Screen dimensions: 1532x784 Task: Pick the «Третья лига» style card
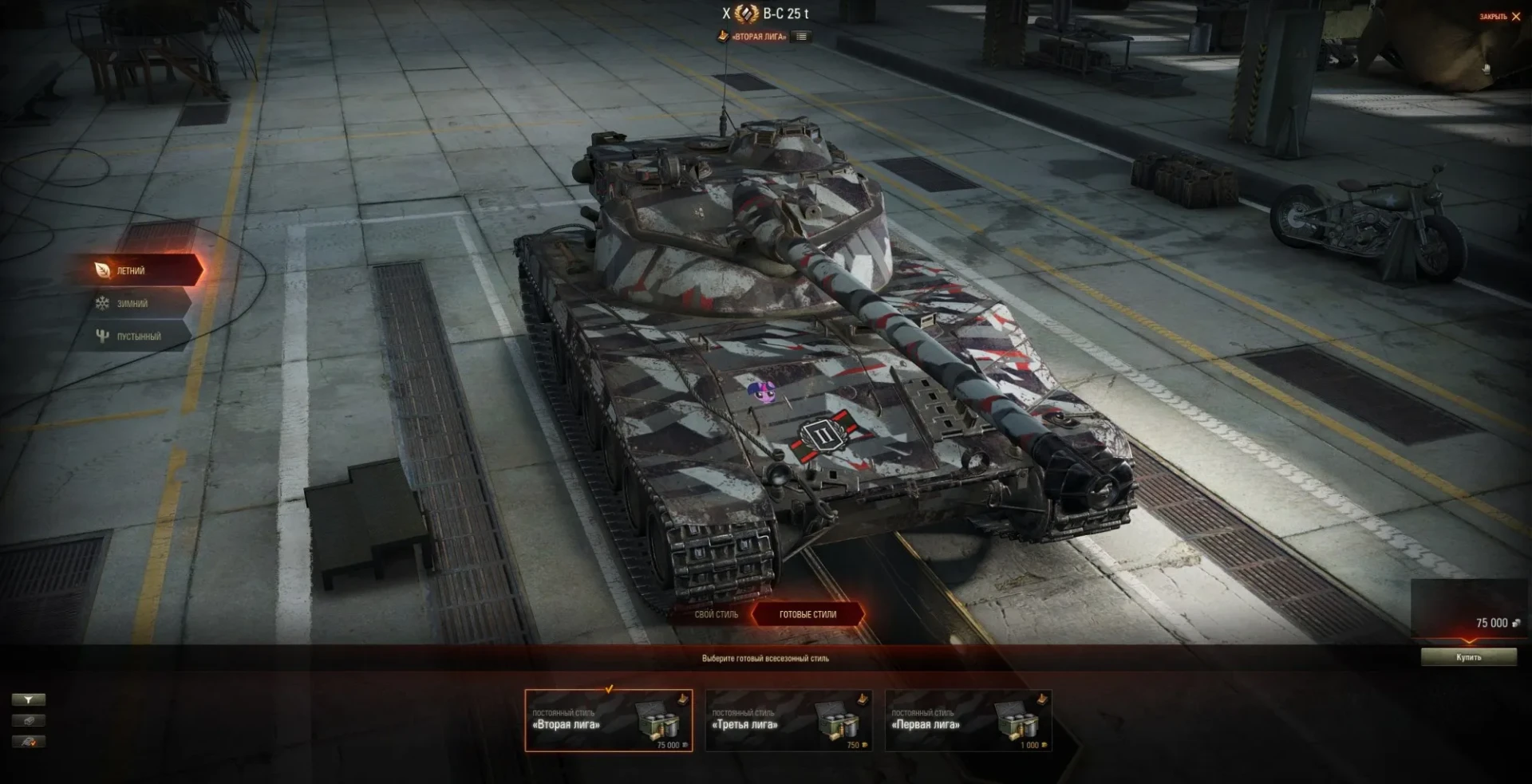click(x=788, y=721)
